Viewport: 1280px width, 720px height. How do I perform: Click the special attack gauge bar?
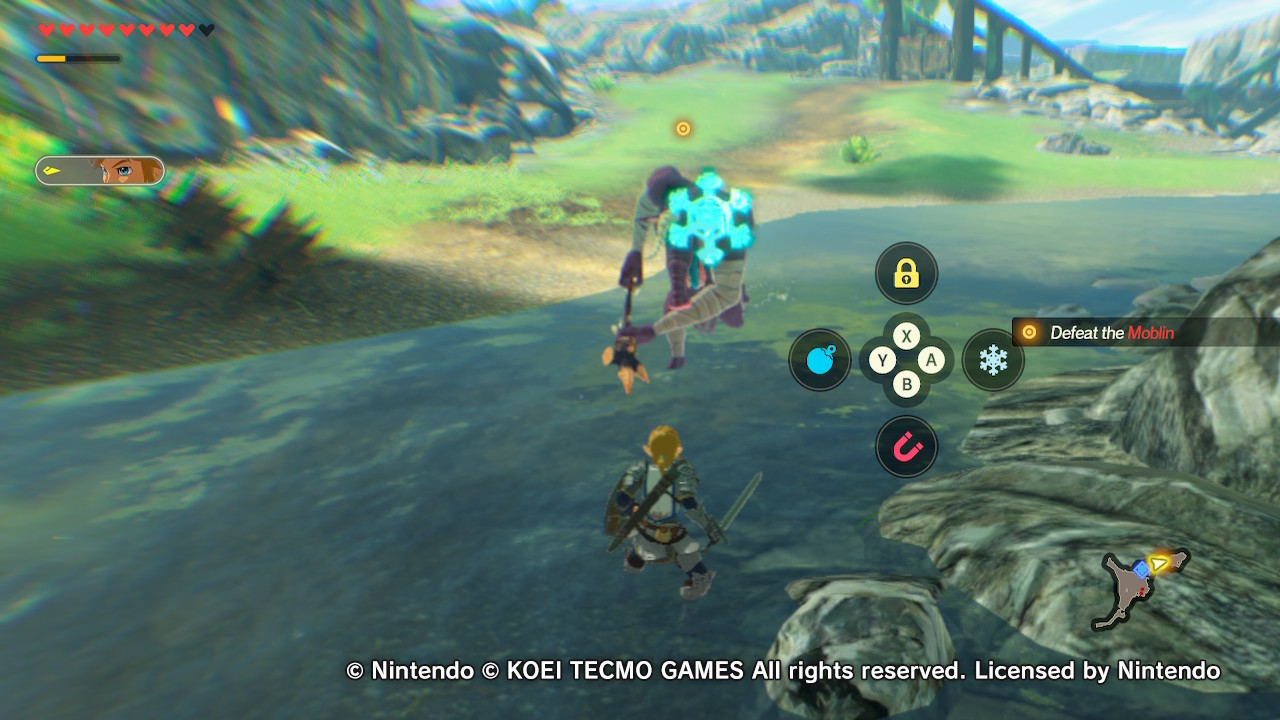click(78, 59)
